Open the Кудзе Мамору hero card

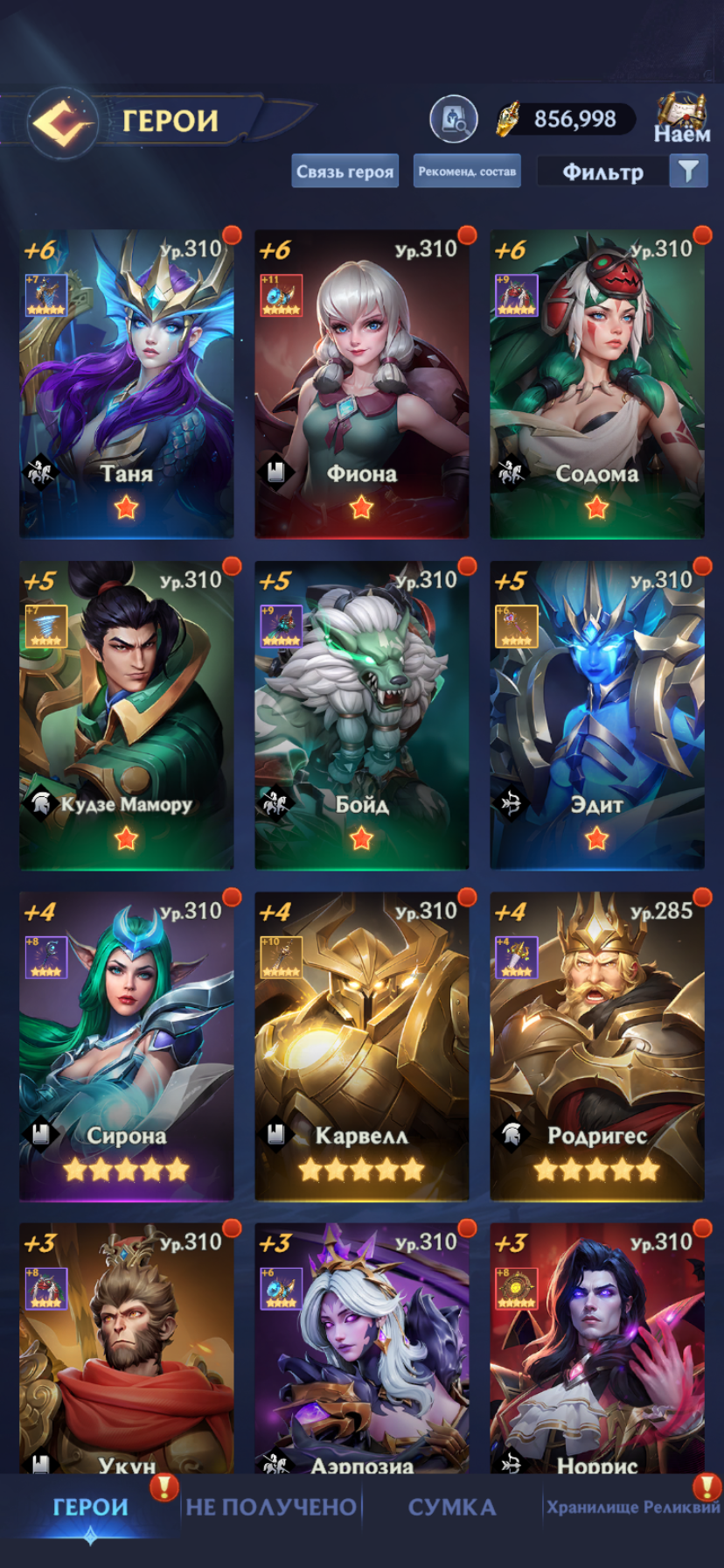click(127, 714)
